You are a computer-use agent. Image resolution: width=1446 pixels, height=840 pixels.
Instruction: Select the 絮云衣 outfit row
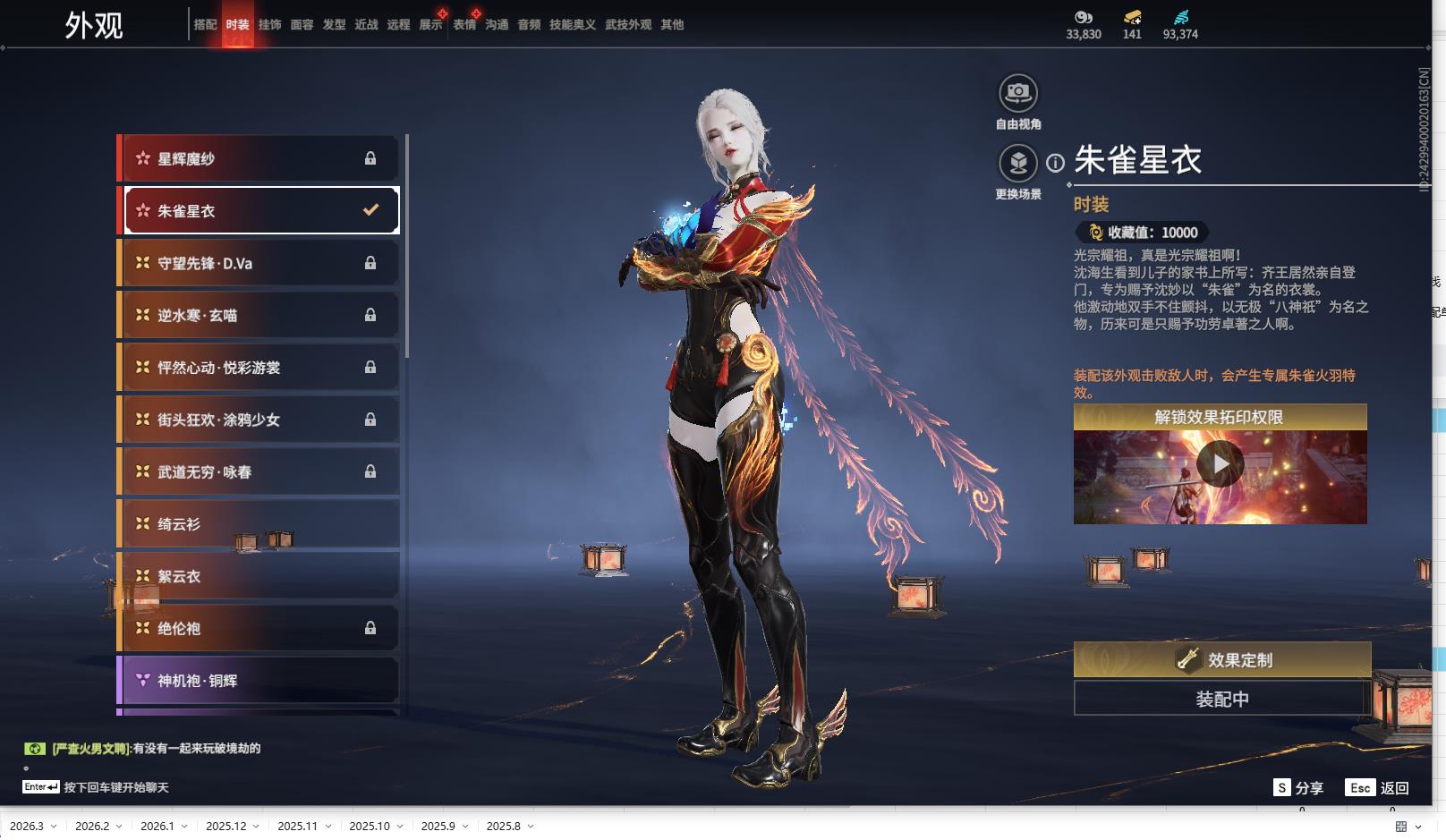click(259, 576)
